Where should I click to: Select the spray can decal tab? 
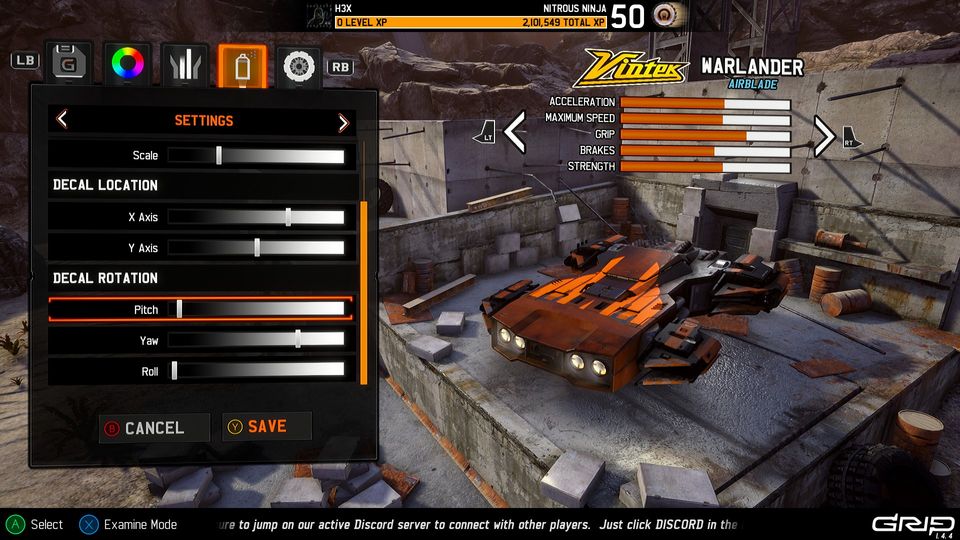[x=242, y=64]
